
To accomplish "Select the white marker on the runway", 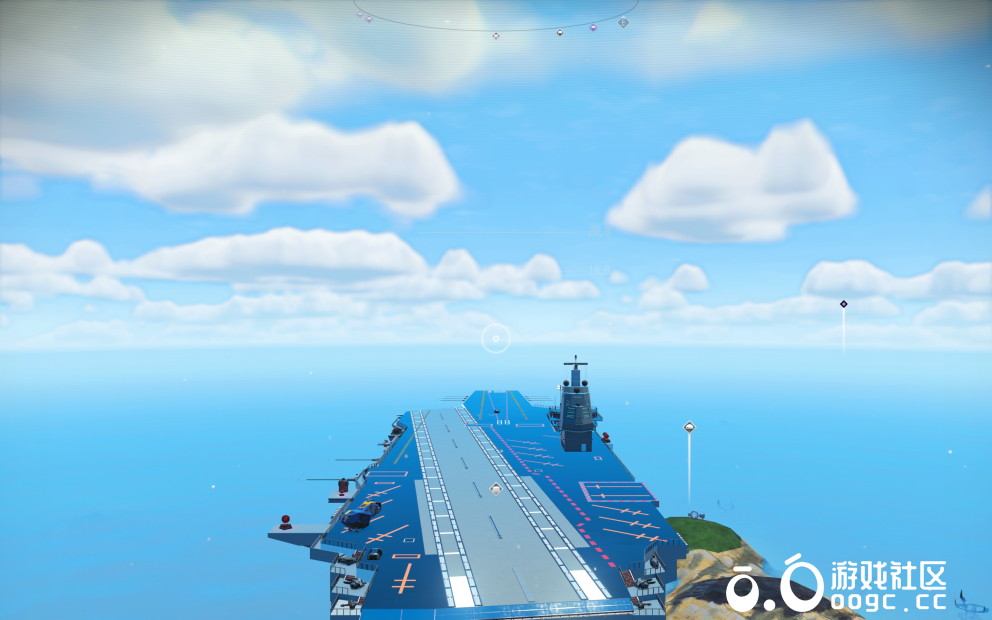I will (495, 489).
